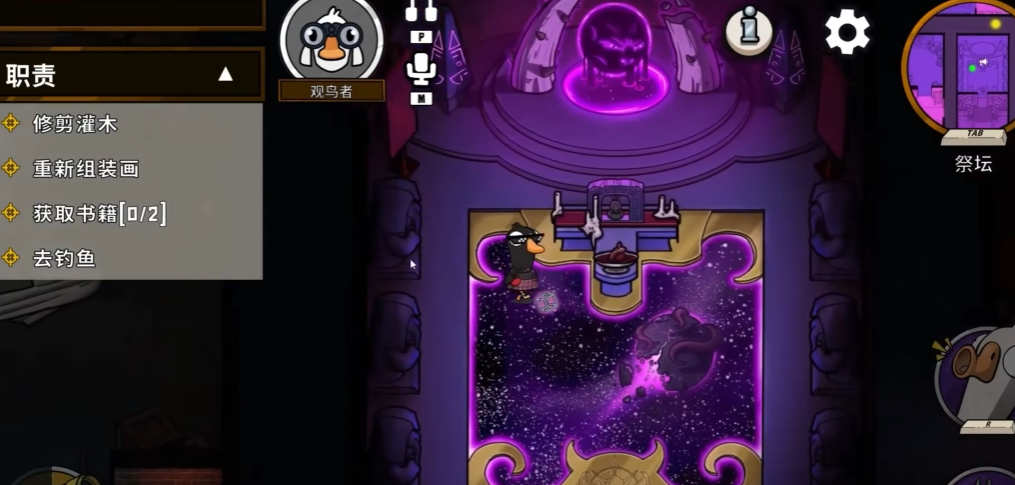Toggle the microphone voice icon
The height and width of the screenshot is (485, 1015).
420,72
